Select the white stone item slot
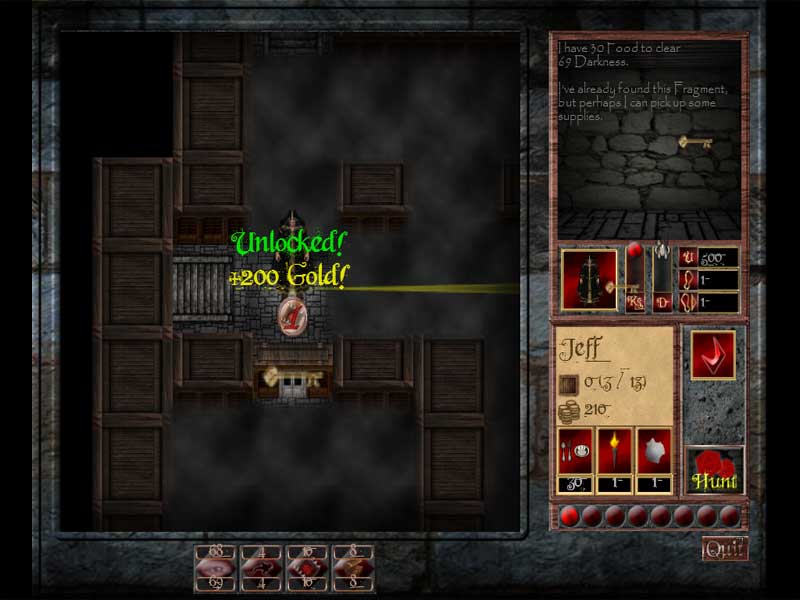The height and width of the screenshot is (600, 800). [654, 453]
